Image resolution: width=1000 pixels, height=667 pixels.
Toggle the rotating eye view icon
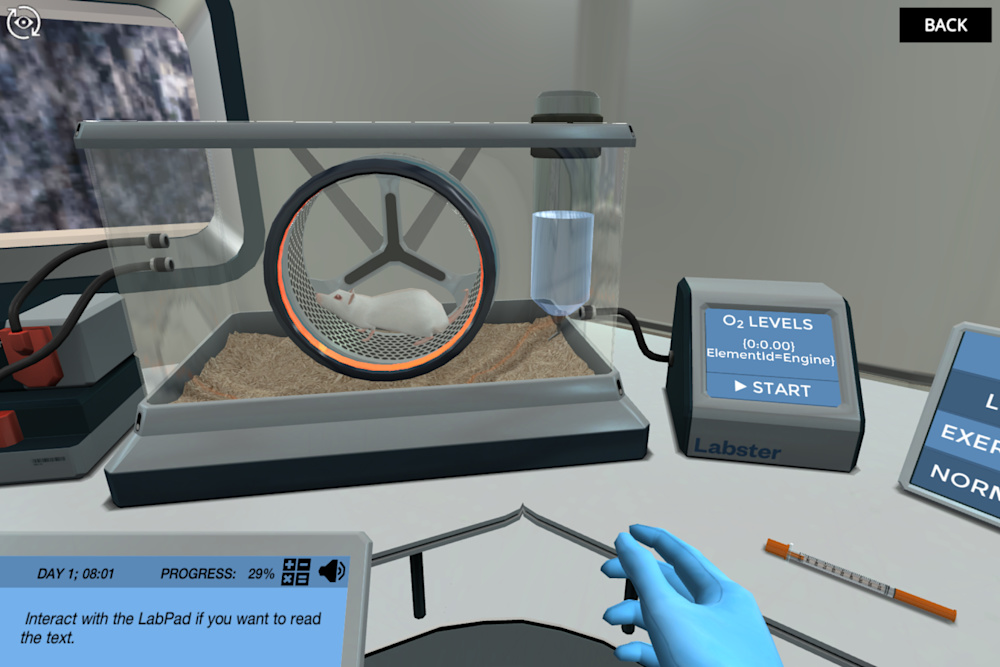(22, 22)
